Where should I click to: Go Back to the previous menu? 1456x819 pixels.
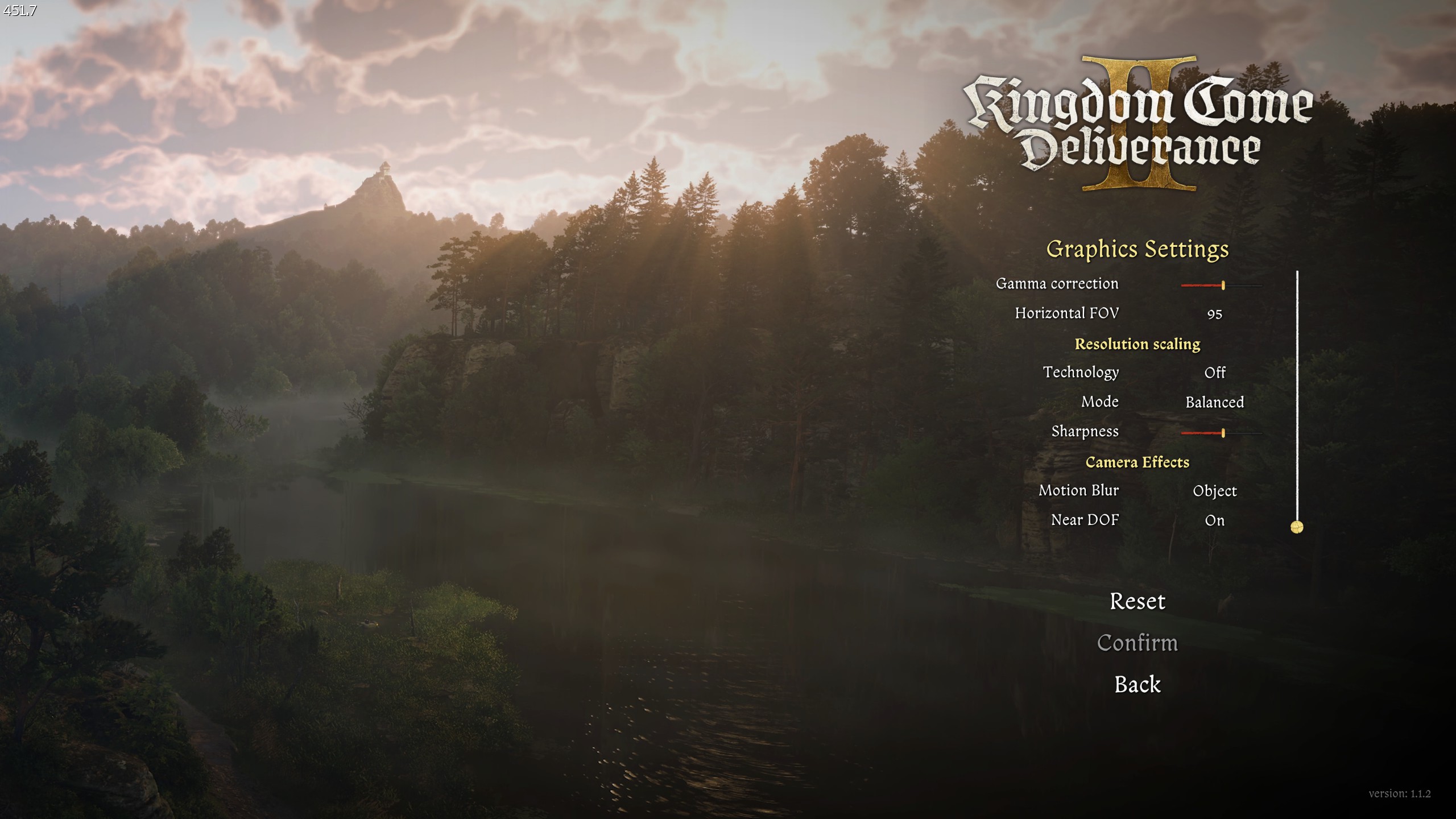coord(1137,684)
